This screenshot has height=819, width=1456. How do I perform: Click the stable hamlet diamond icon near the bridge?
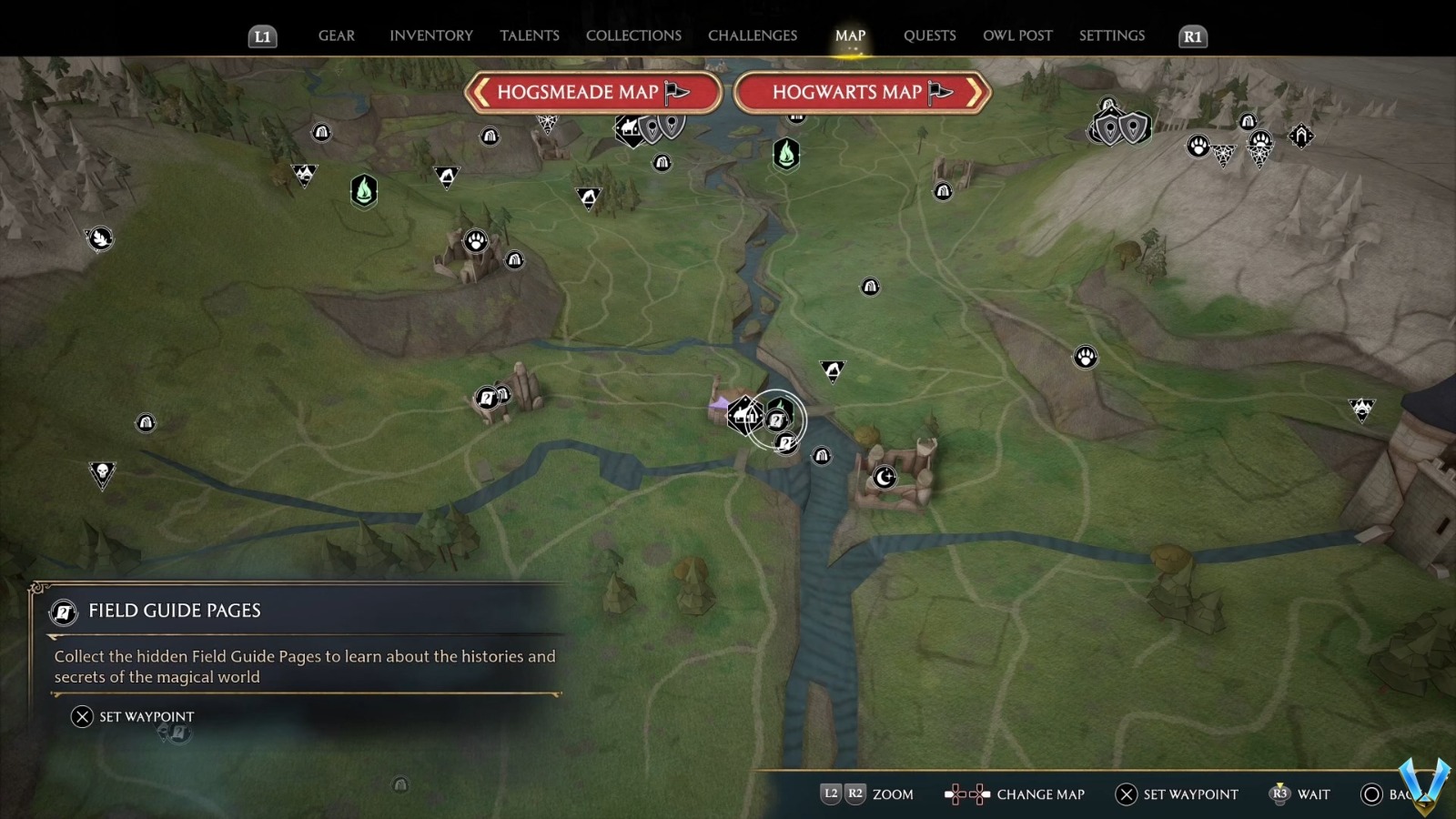[x=741, y=416]
